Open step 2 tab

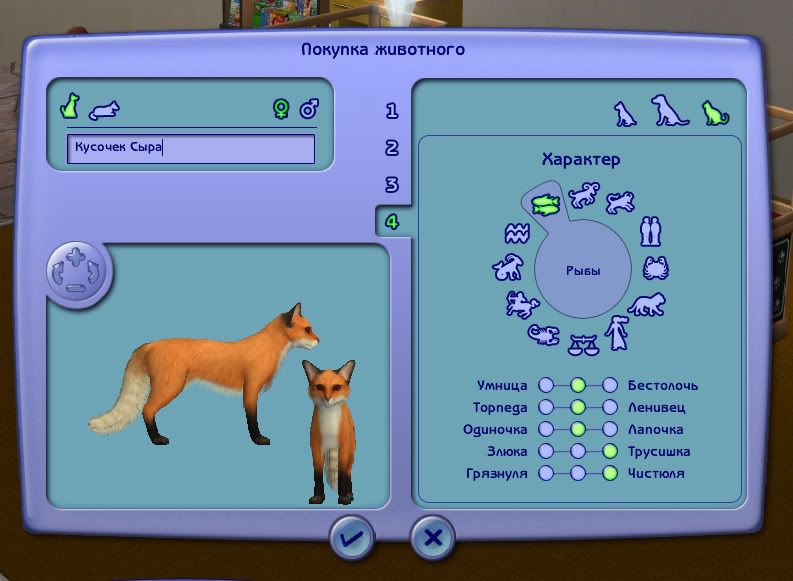point(392,148)
